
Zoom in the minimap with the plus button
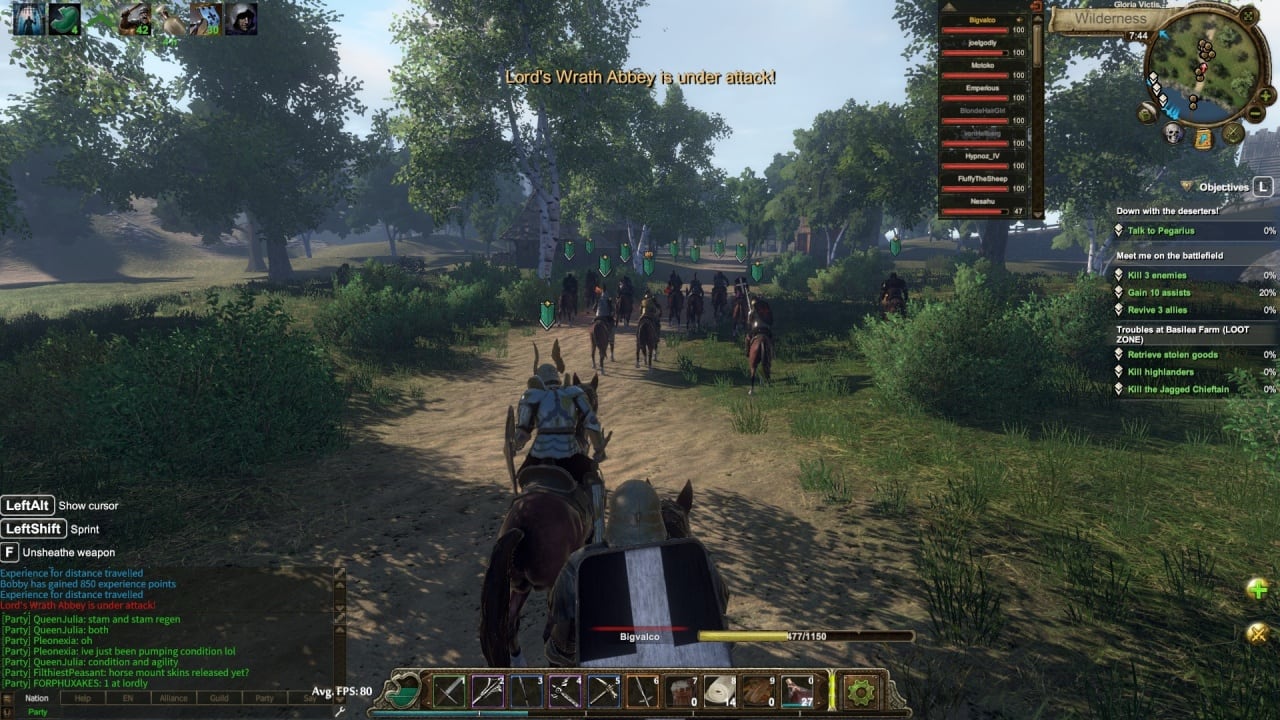point(1266,96)
